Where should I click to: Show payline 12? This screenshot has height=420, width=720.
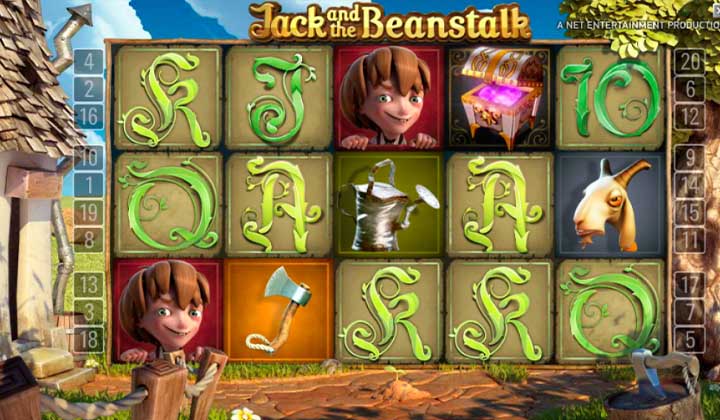click(x=689, y=116)
